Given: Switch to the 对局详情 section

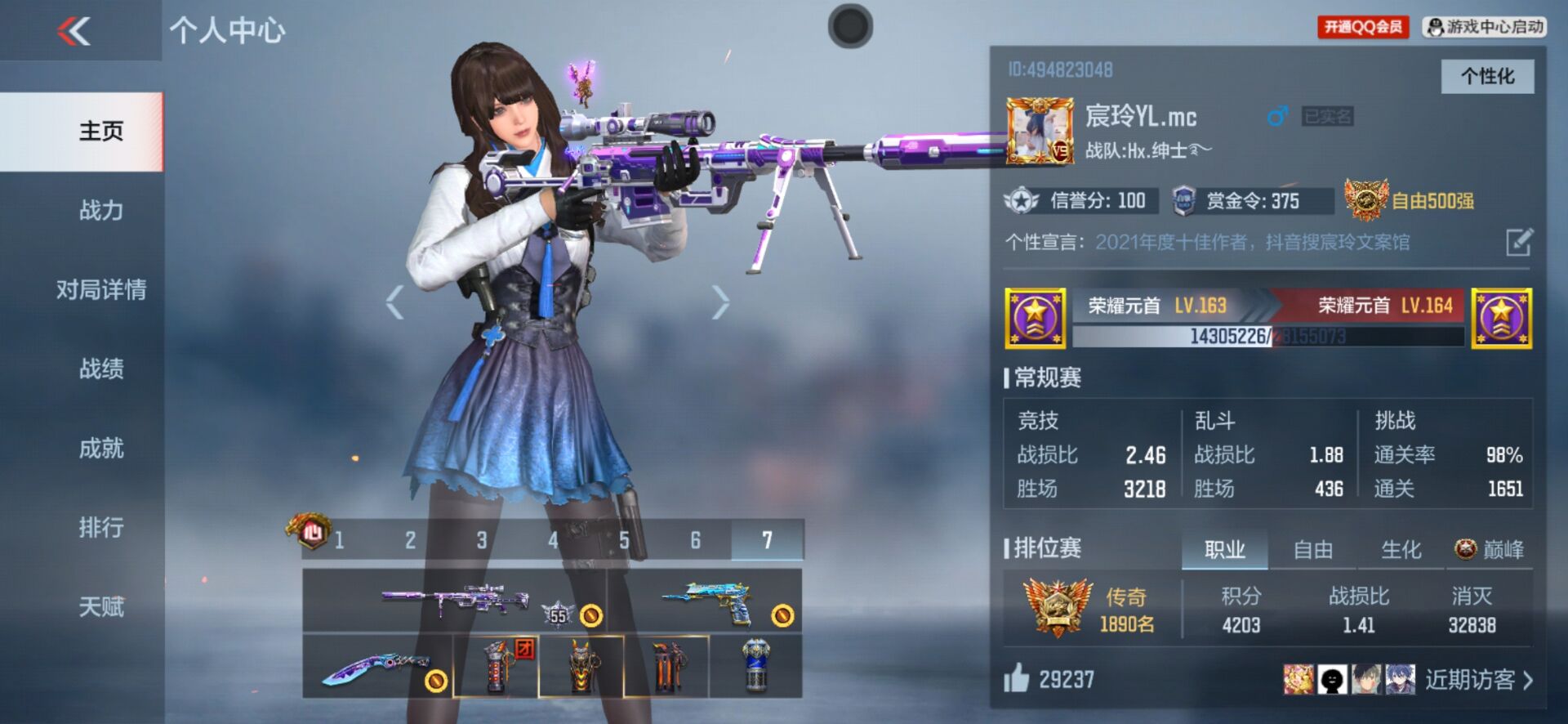Looking at the screenshot, I should (x=101, y=290).
